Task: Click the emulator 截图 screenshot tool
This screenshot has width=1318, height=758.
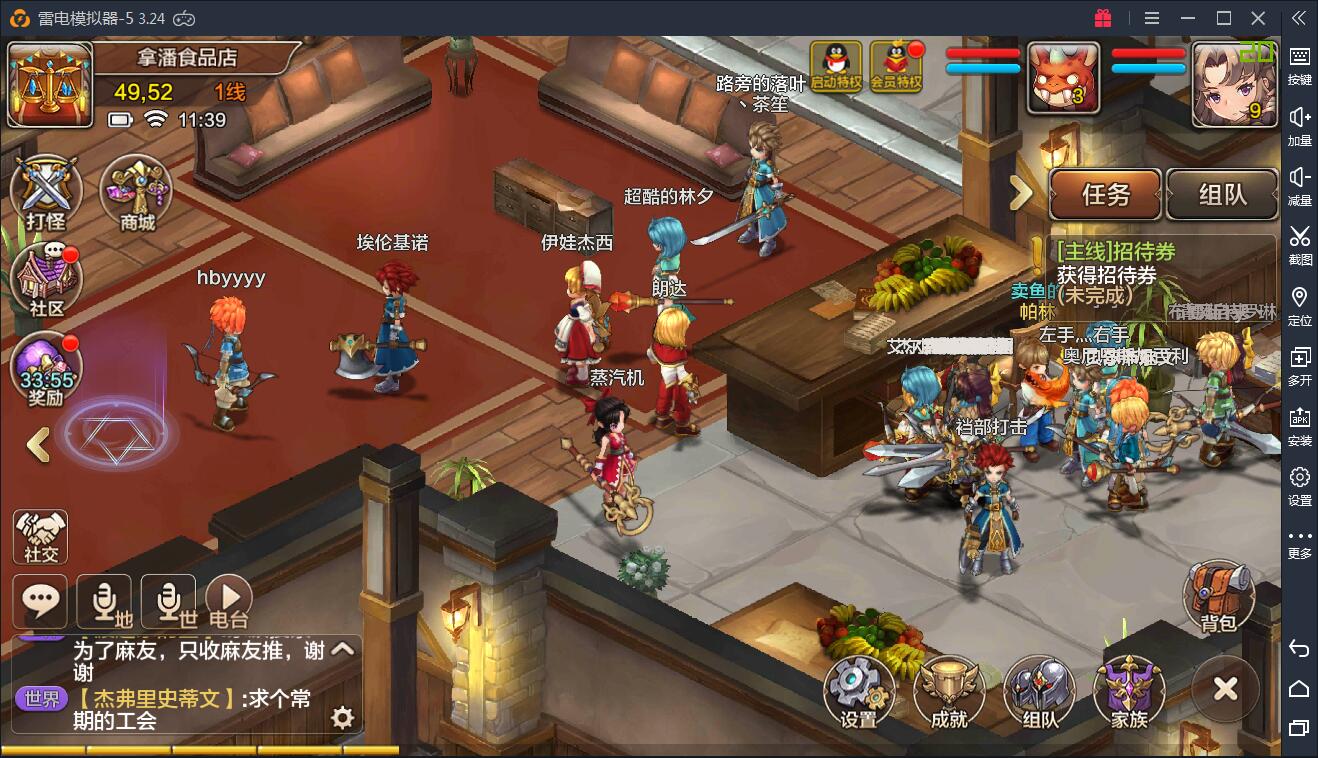Action: tap(1299, 244)
